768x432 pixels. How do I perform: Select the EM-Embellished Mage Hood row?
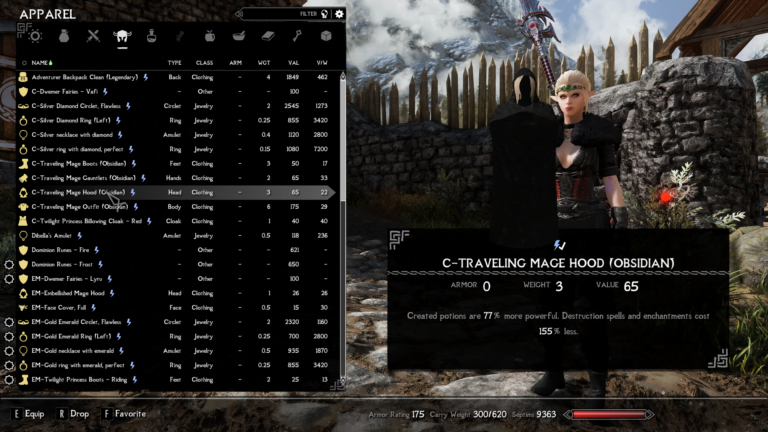coord(69,293)
